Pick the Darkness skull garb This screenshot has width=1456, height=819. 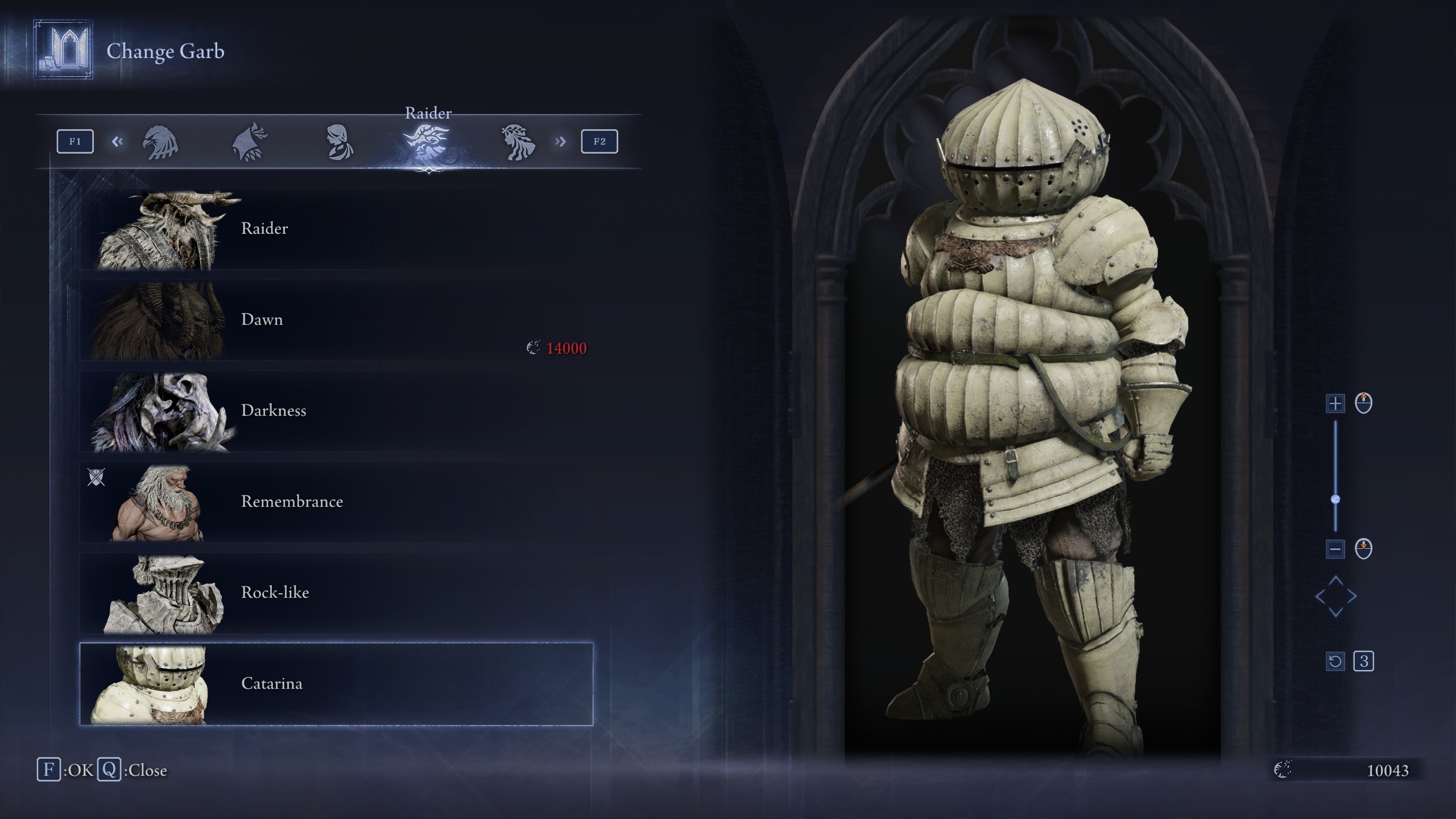336,411
